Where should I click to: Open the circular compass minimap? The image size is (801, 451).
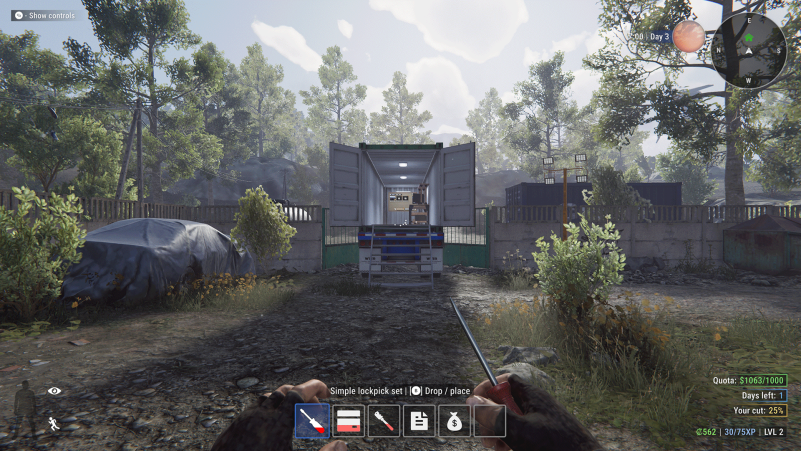pyautogui.click(x=748, y=49)
